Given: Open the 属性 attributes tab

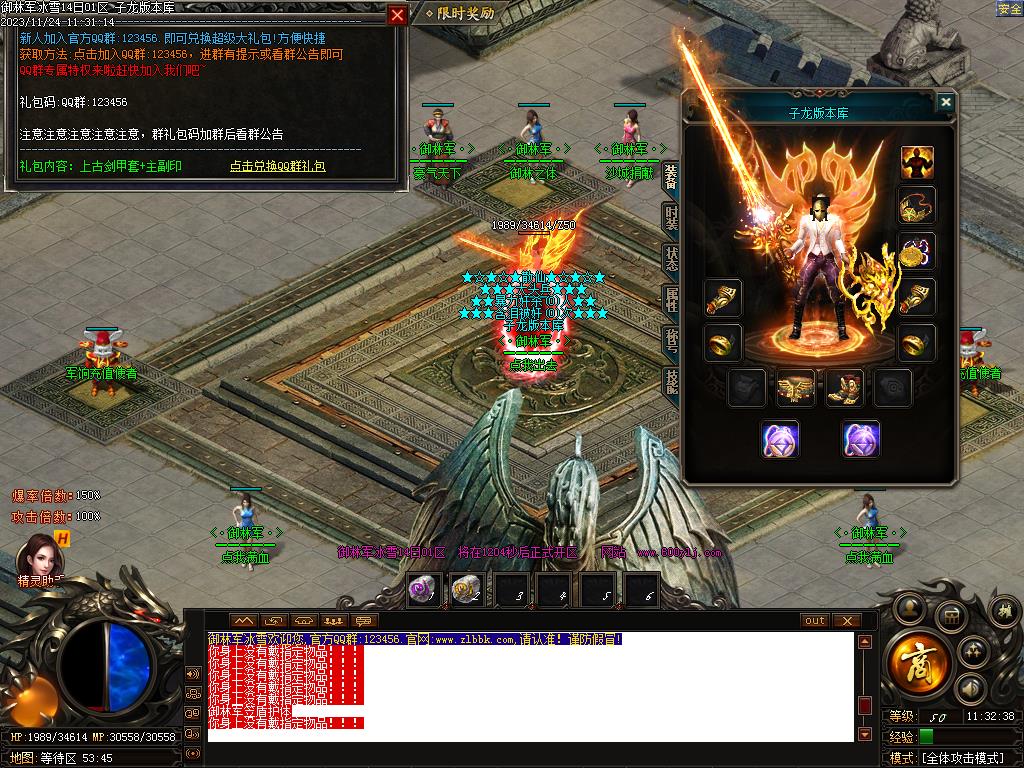Looking at the screenshot, I should tap(671, 299).
